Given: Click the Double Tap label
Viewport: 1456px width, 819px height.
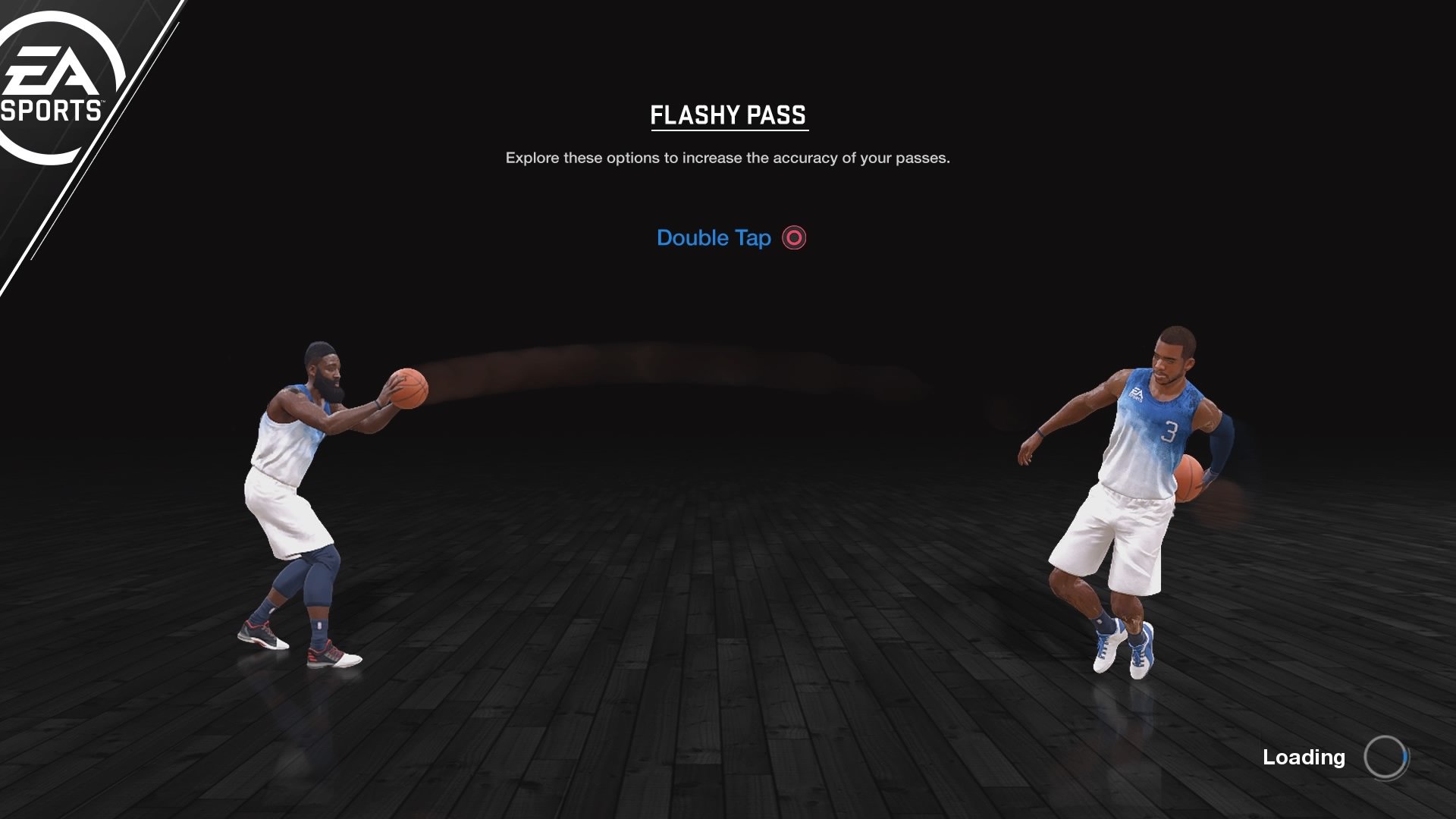Looking at the screenshot, I should 714,237.
